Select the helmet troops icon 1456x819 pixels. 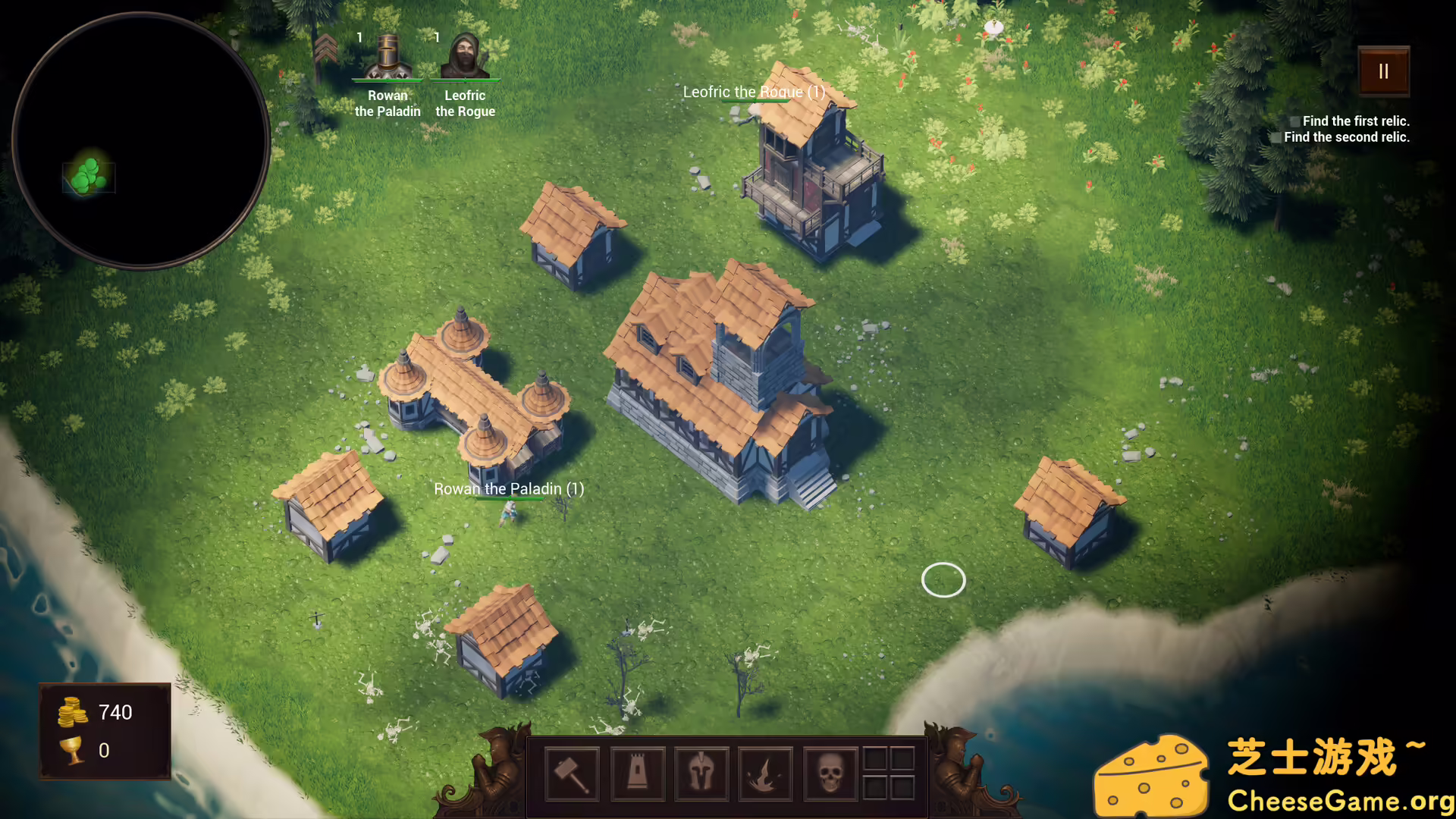point(701,773)
